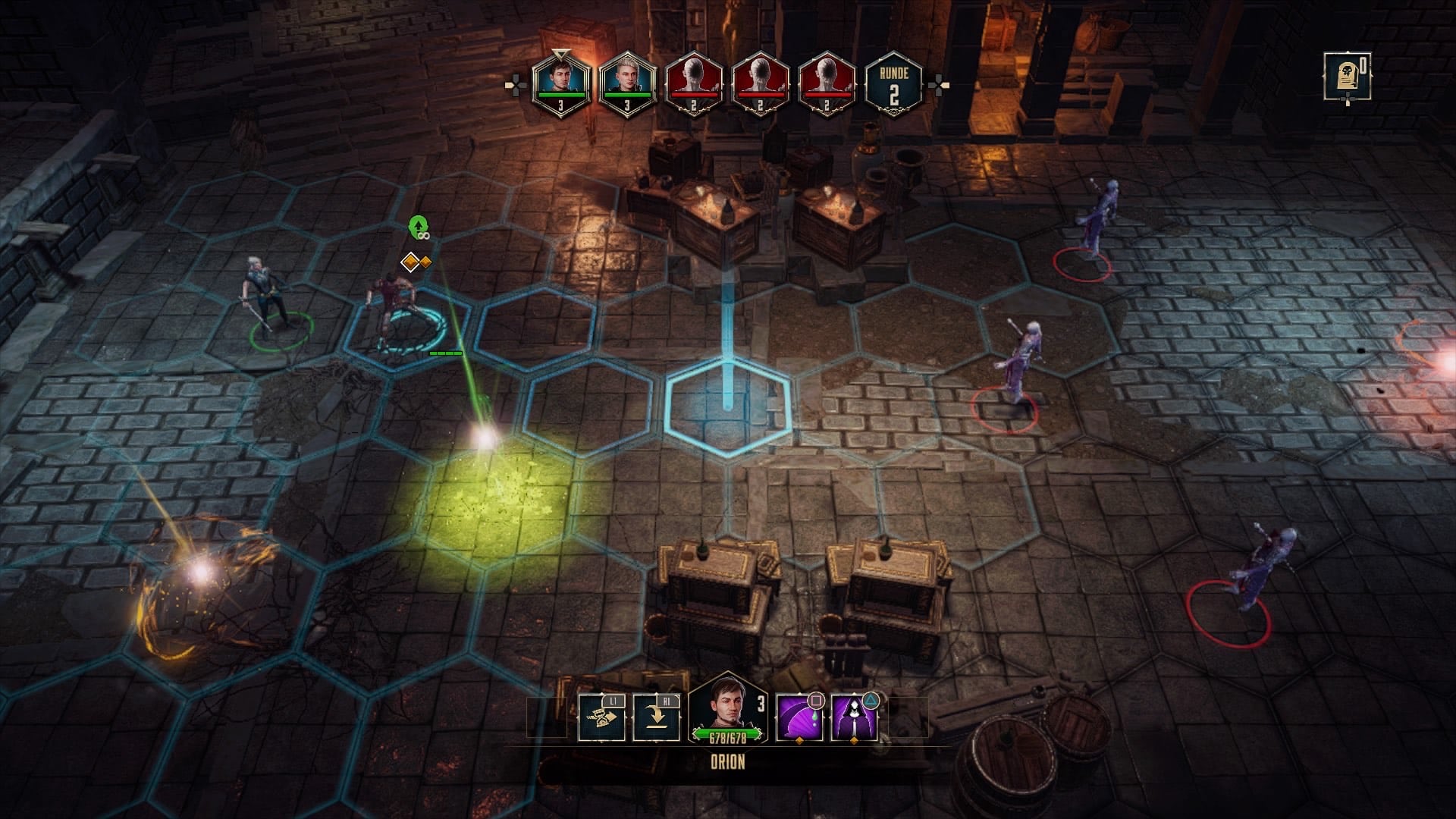Use the purple dripping slash ability
1456x819 pixels.
[x=799, y=717]
